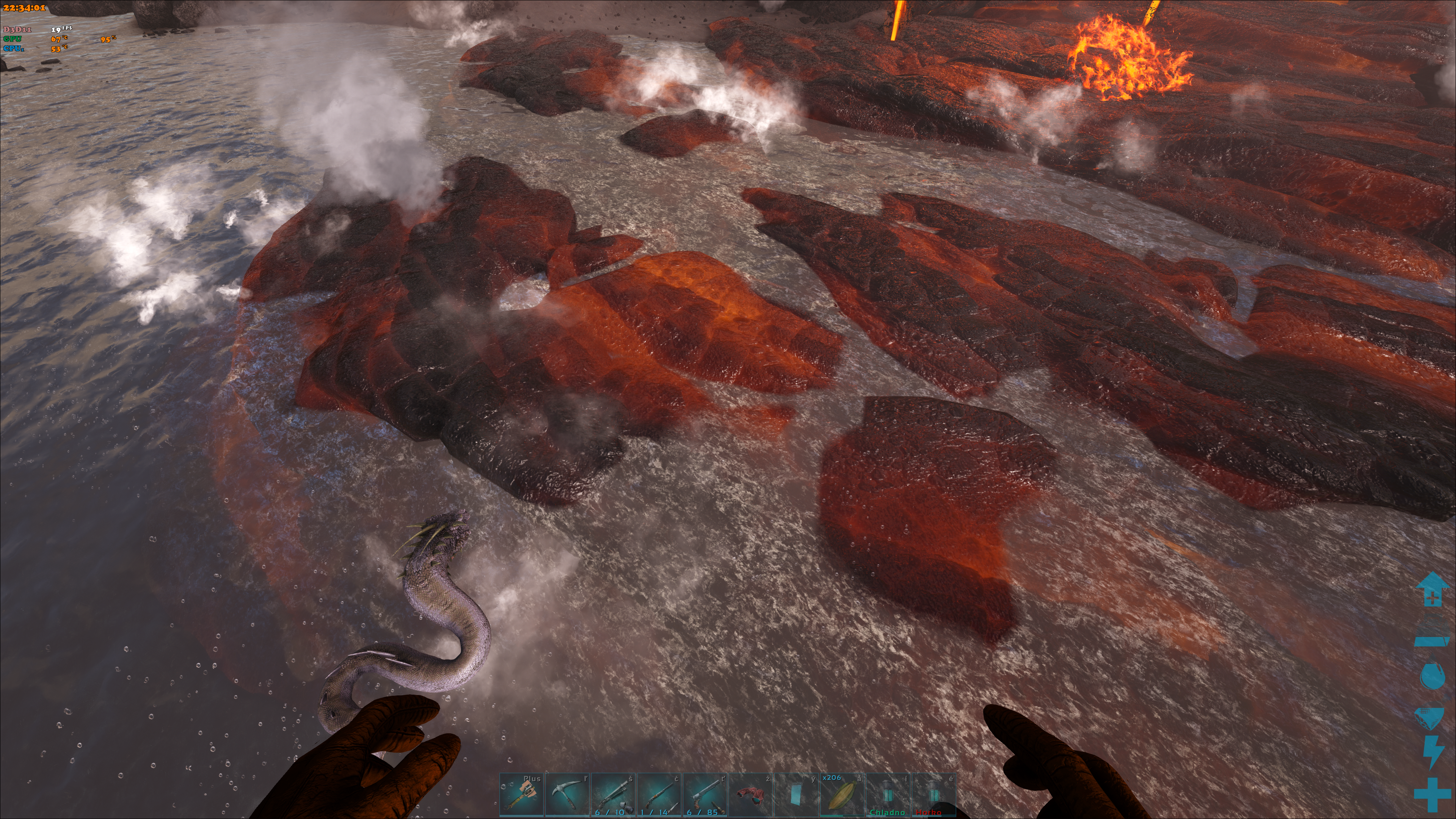This screenshot has width=1456, height=819.
Task: Select the hotbar item labeled Horko
Action: 934,795
